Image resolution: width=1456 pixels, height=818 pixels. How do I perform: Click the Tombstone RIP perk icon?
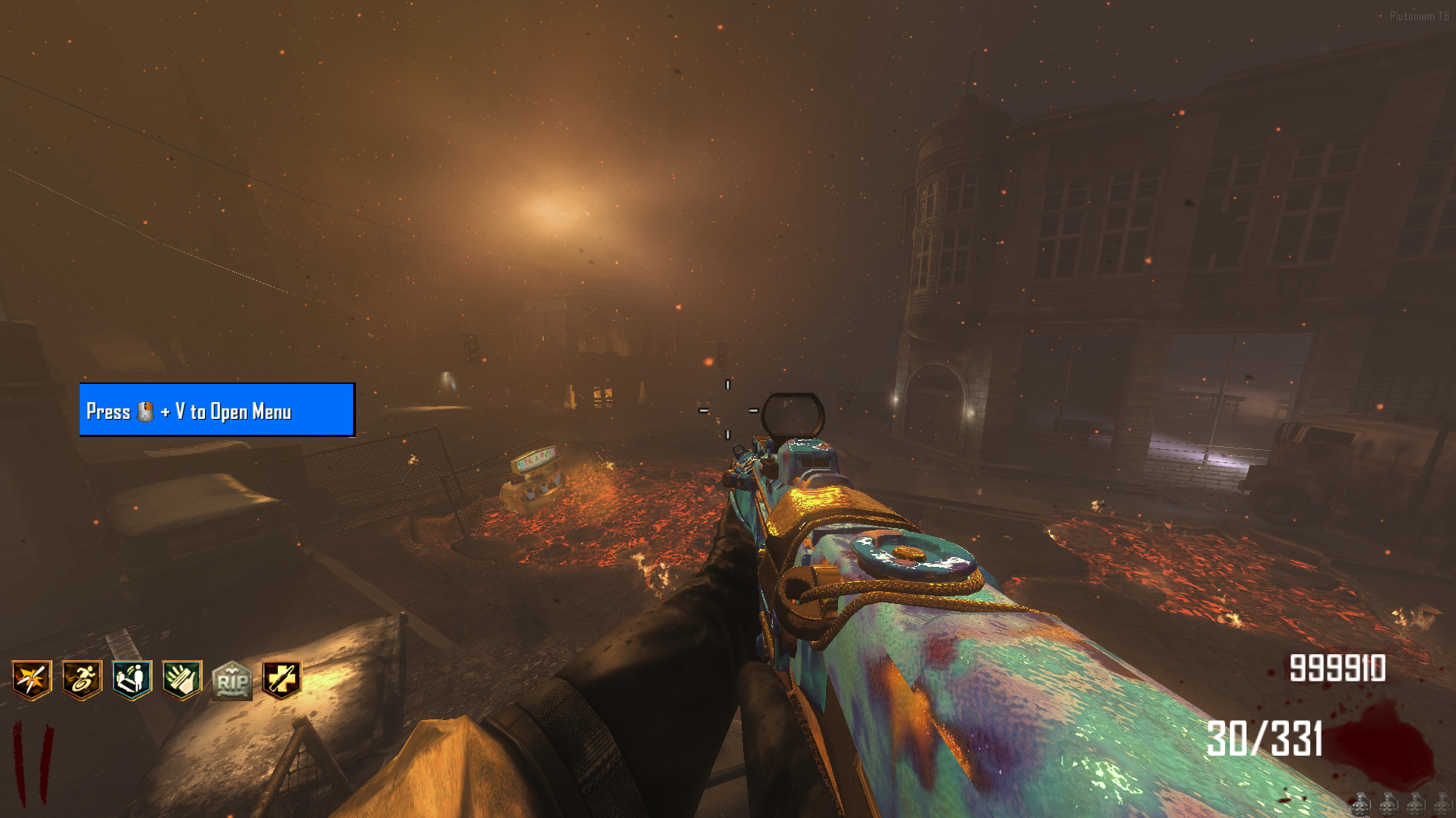click(x=232, y=681)
